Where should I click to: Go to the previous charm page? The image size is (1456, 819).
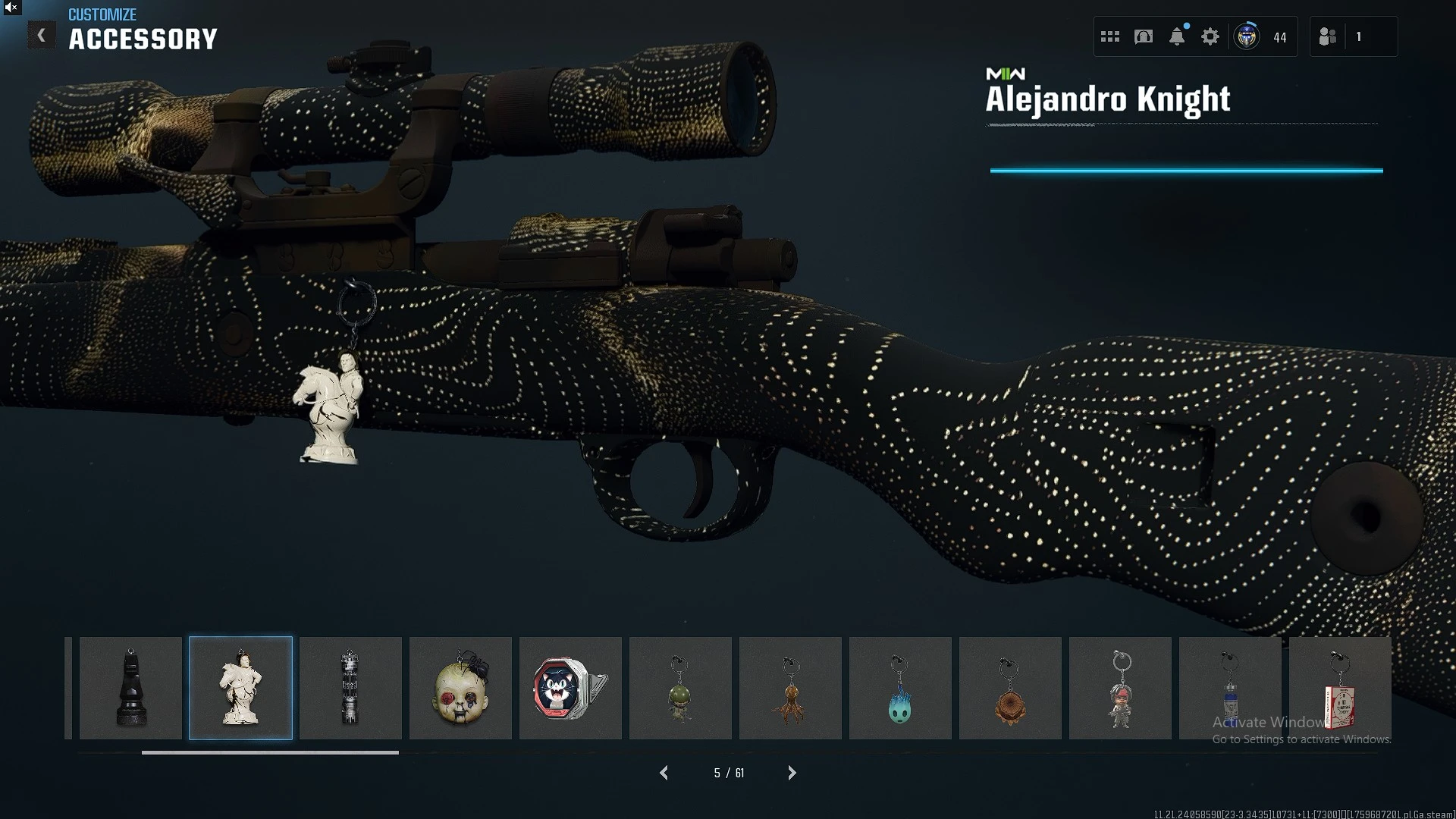664,773
